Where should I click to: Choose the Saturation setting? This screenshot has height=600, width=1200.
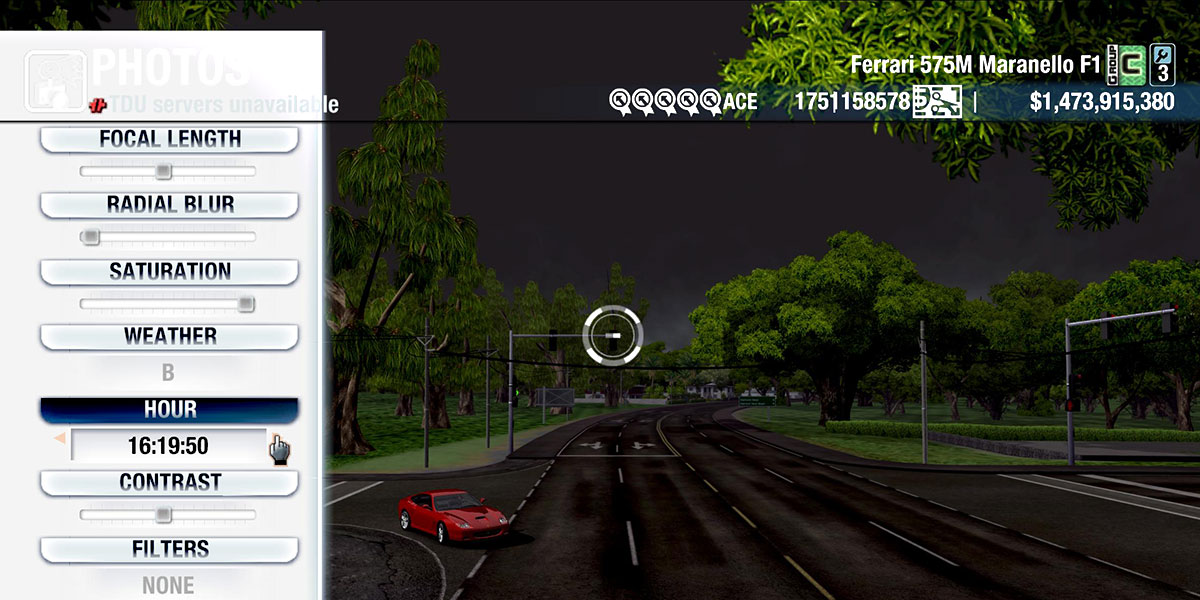[169, 272]
